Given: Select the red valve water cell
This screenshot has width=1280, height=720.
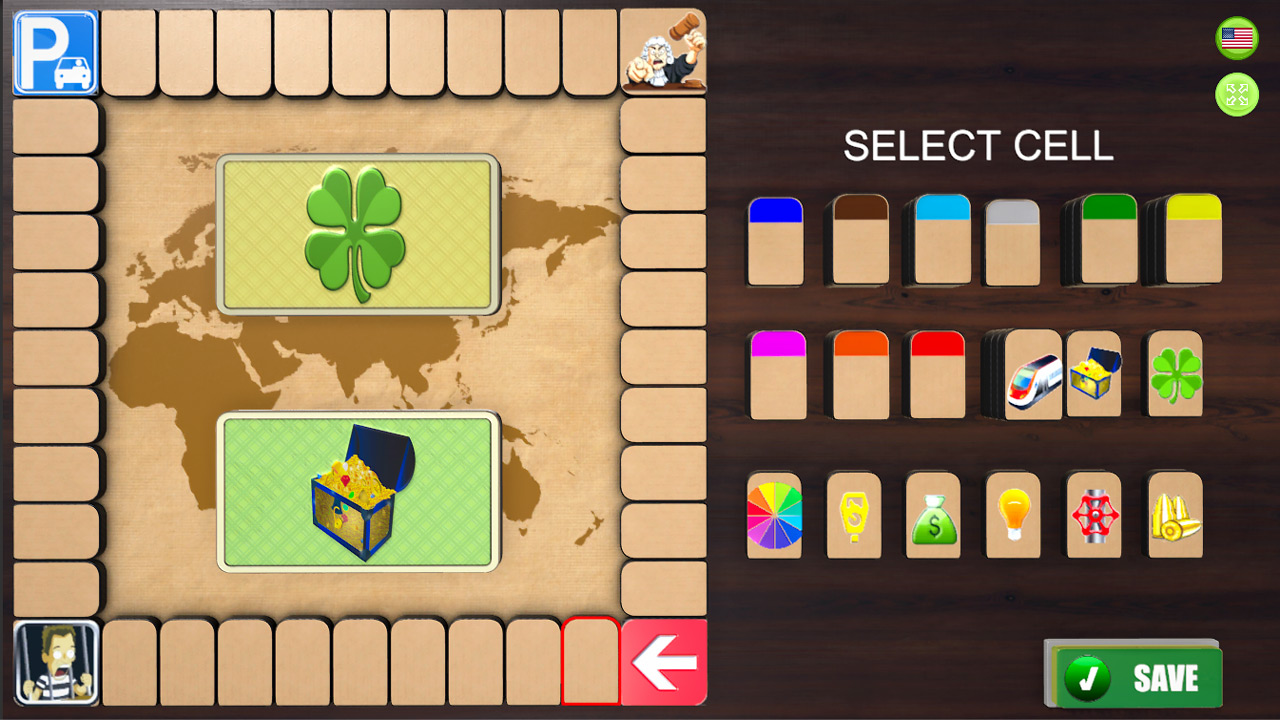Looking at the screenshot, I should 1092,516.
